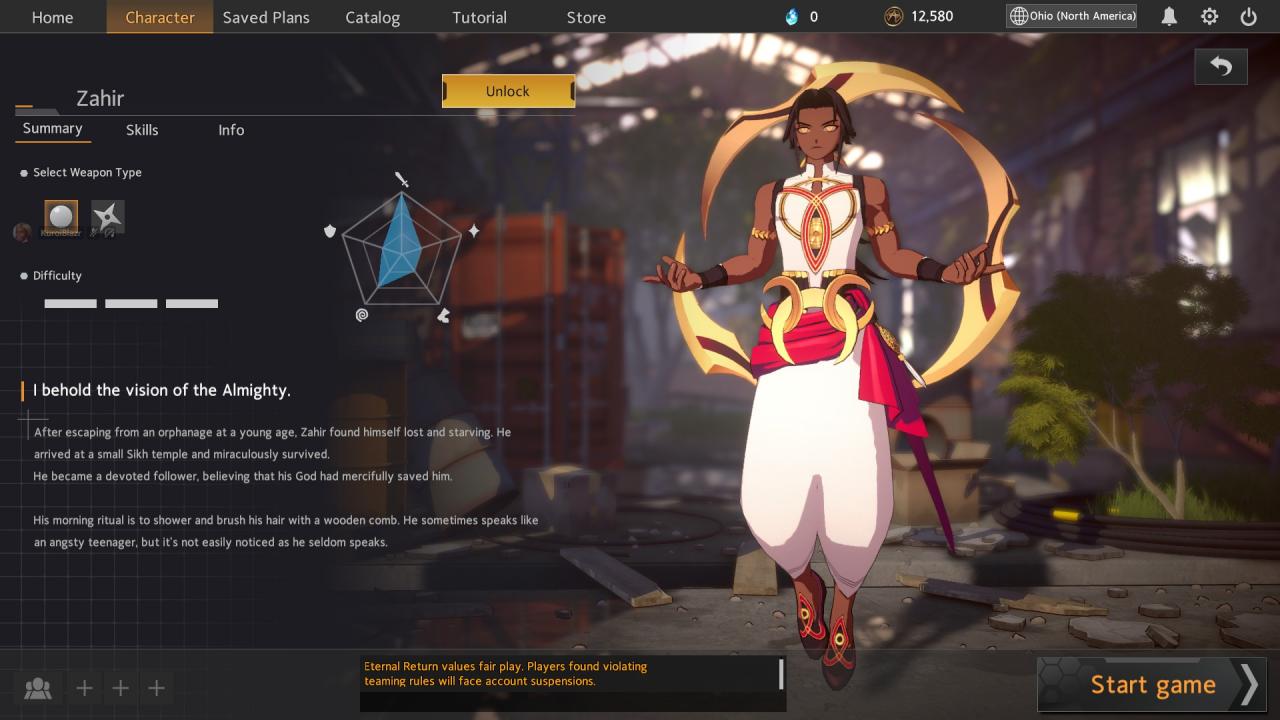1280x720 pixels.
Task: Open the party members icon
Action: tap(38, 688)
